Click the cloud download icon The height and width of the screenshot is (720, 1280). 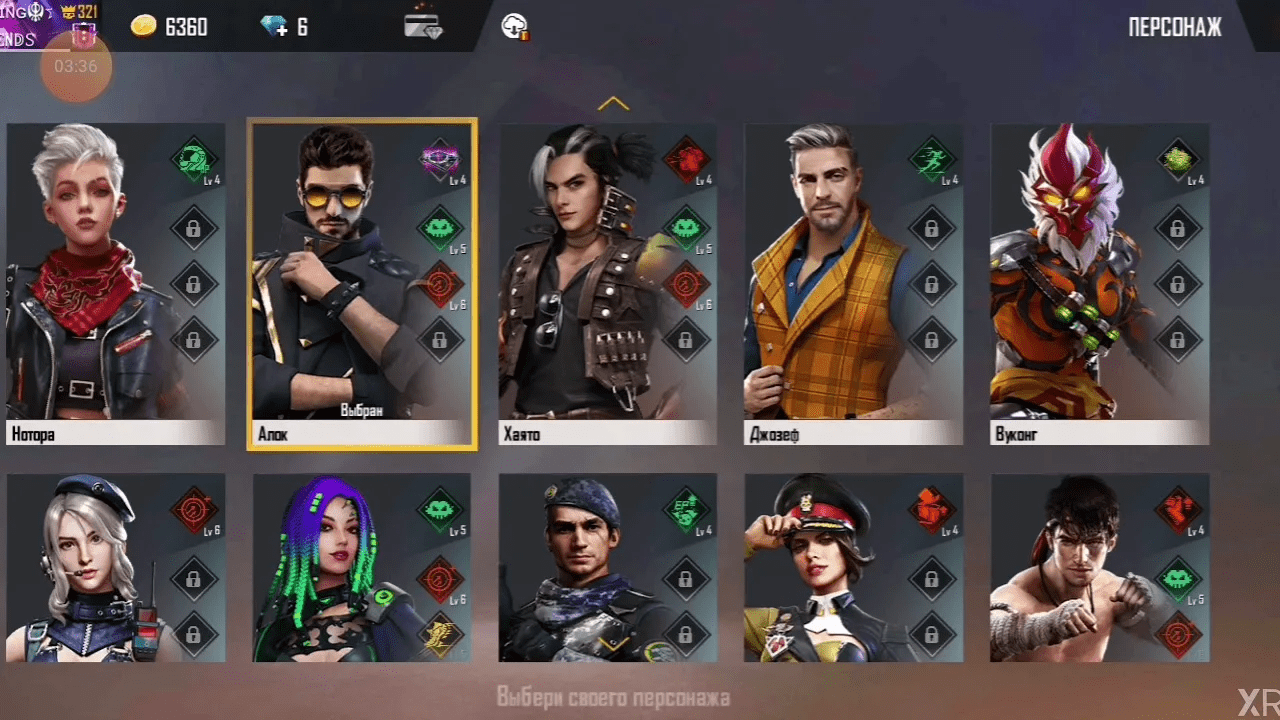[515, 27]
